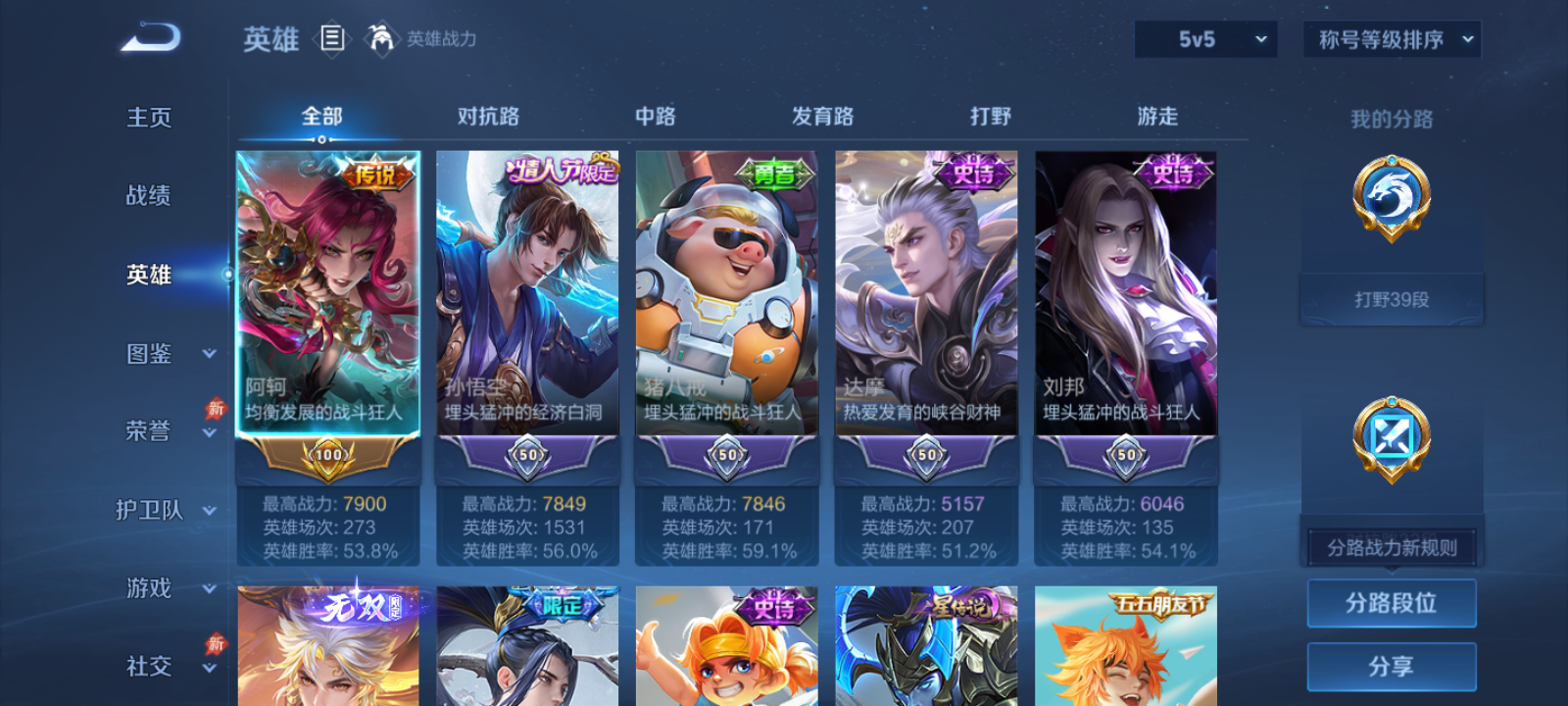Select 主页 in the left sidebar

[x=148, y=118]
